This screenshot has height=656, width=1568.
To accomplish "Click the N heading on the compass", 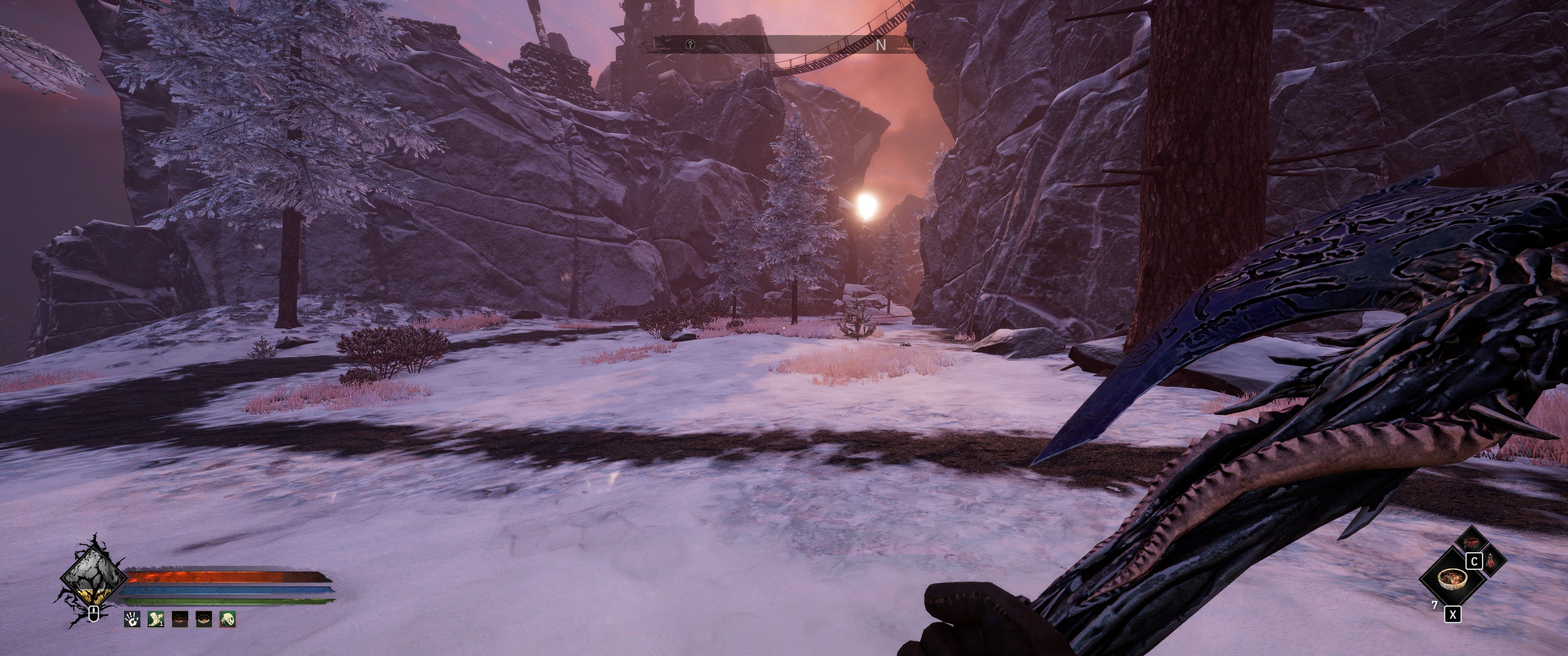I will coord(880,45).
